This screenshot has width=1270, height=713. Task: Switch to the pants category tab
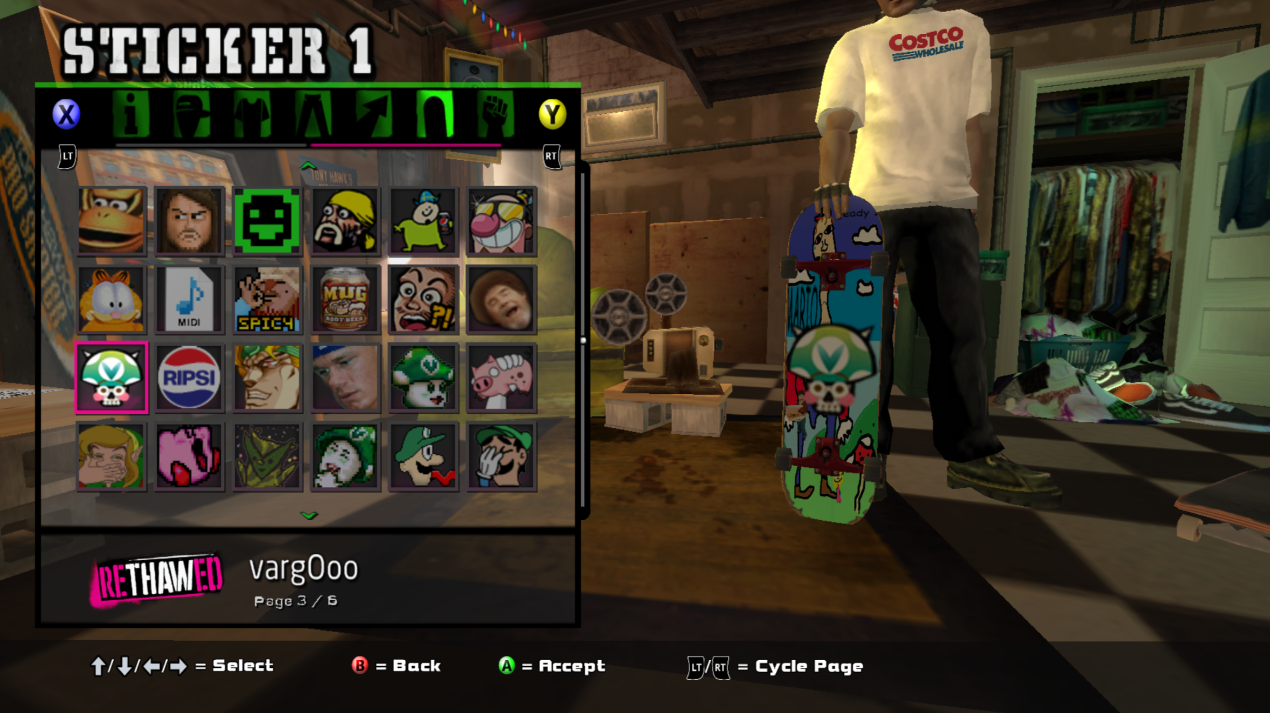pyautogui.click(x=312, y=114)
